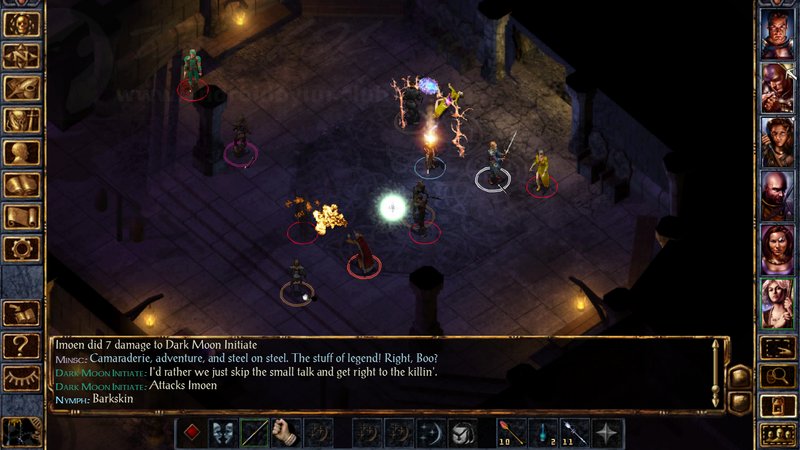Click the question mark help button
Screen dimensions: 800x450
(x=22, y=346)
